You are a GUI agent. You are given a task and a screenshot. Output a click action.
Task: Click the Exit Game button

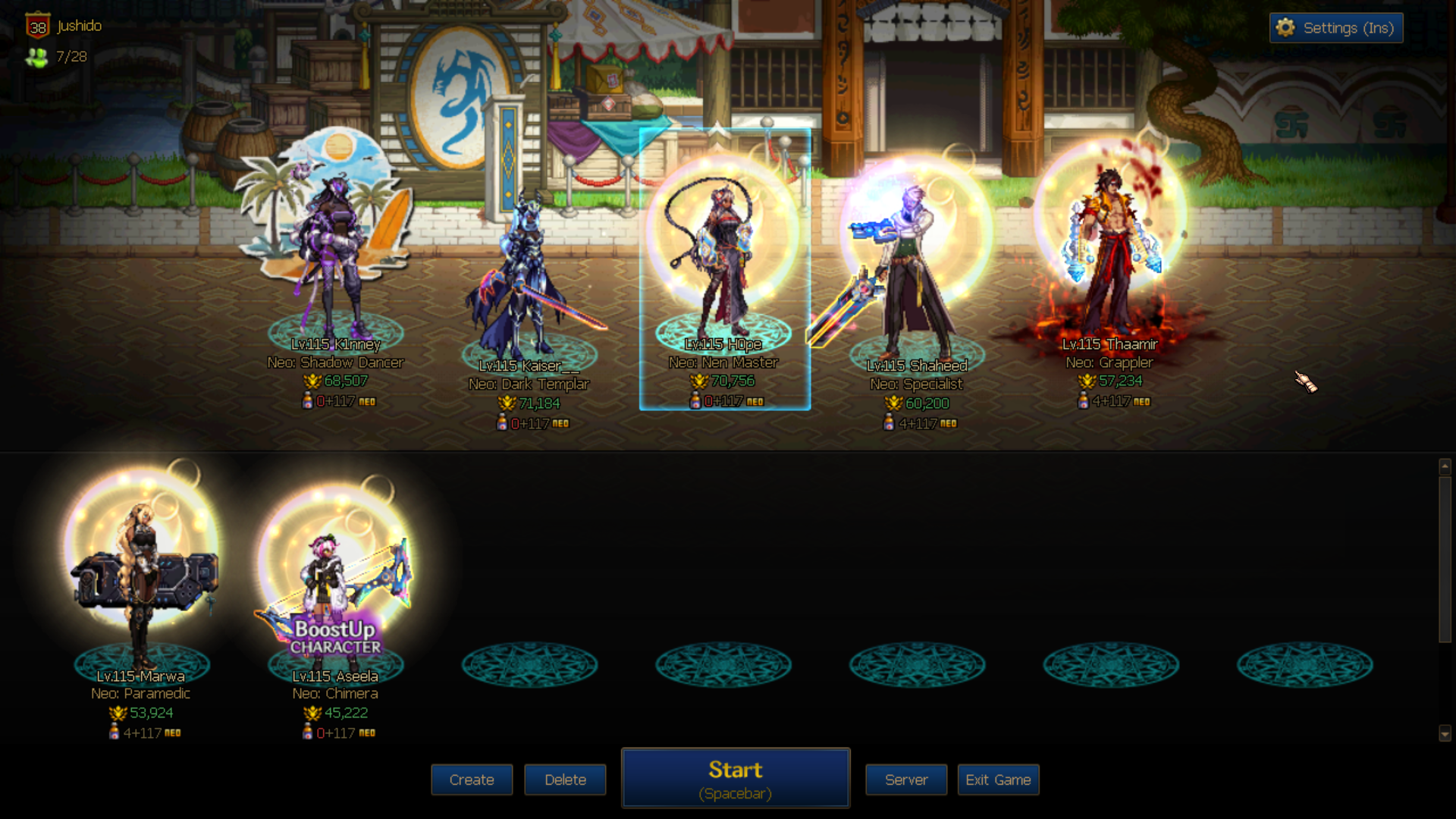[998, 780]
